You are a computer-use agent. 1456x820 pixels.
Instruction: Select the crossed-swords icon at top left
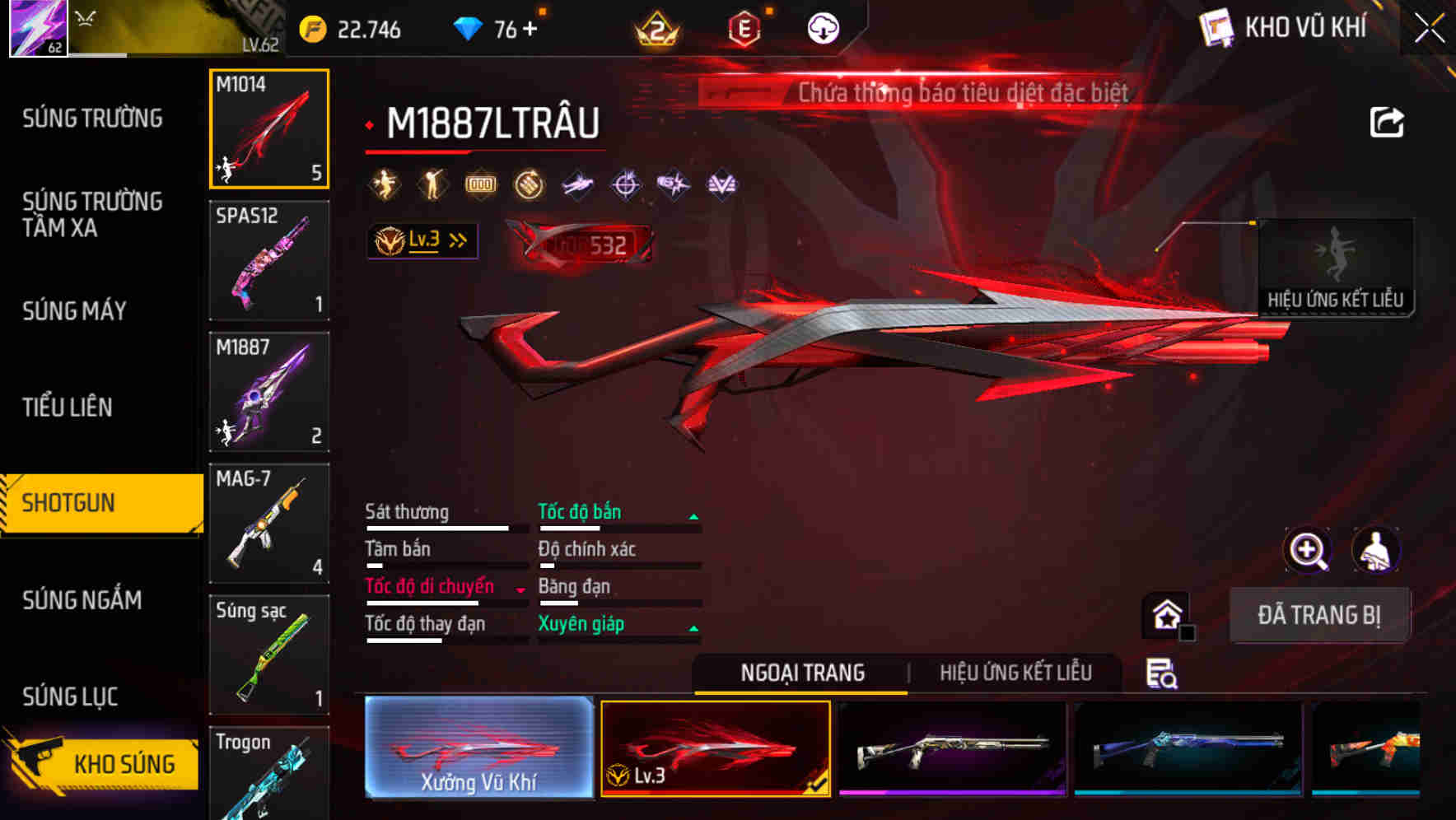point(85,18)
